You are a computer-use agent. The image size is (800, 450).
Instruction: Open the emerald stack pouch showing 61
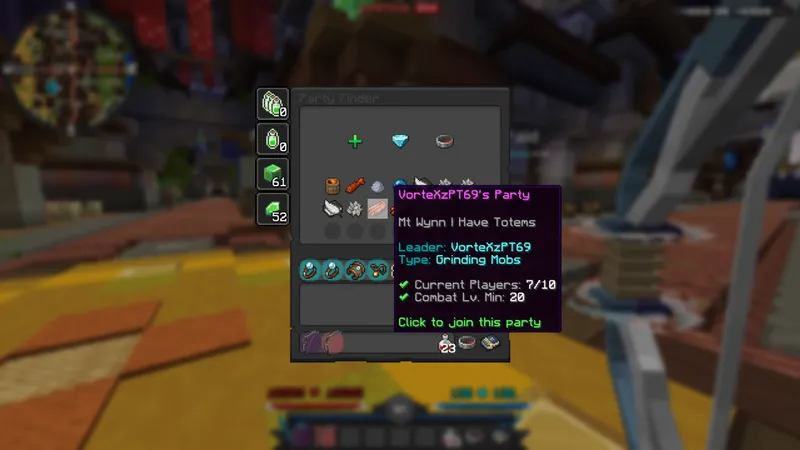coord(273,173)
